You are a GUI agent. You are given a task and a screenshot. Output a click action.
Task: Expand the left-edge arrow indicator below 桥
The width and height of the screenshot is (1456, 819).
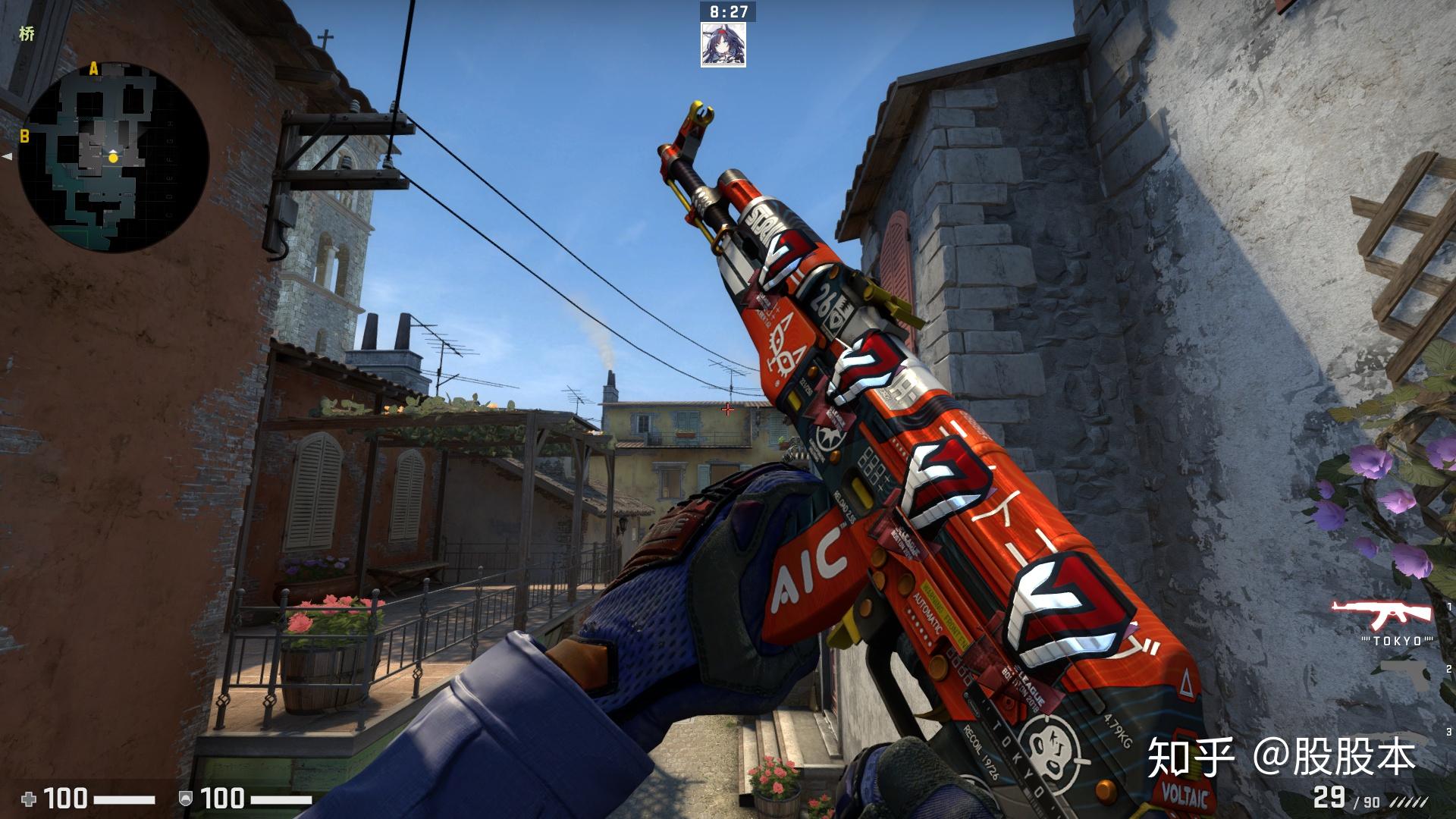(x=6, y=157)
